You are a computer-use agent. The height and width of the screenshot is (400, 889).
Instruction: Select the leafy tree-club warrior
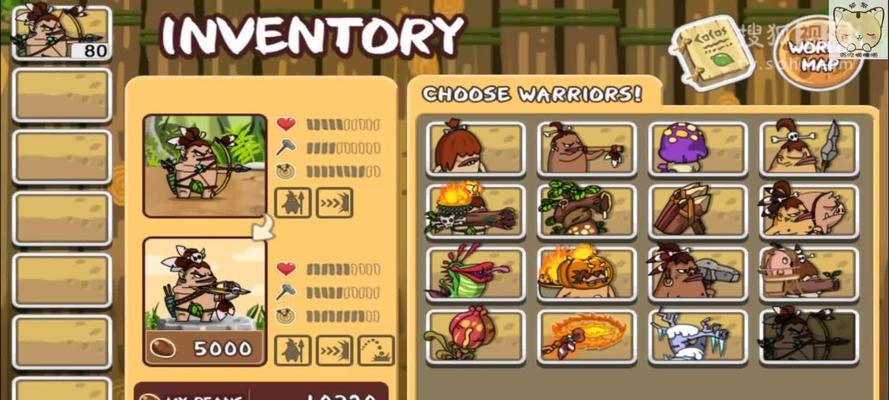pos(586,210)
